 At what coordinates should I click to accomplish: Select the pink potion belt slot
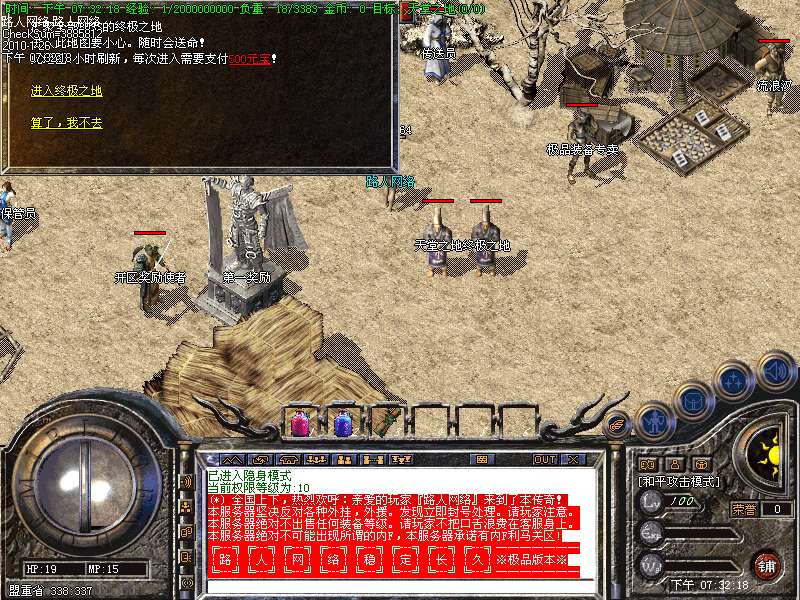tap(299, 423)
